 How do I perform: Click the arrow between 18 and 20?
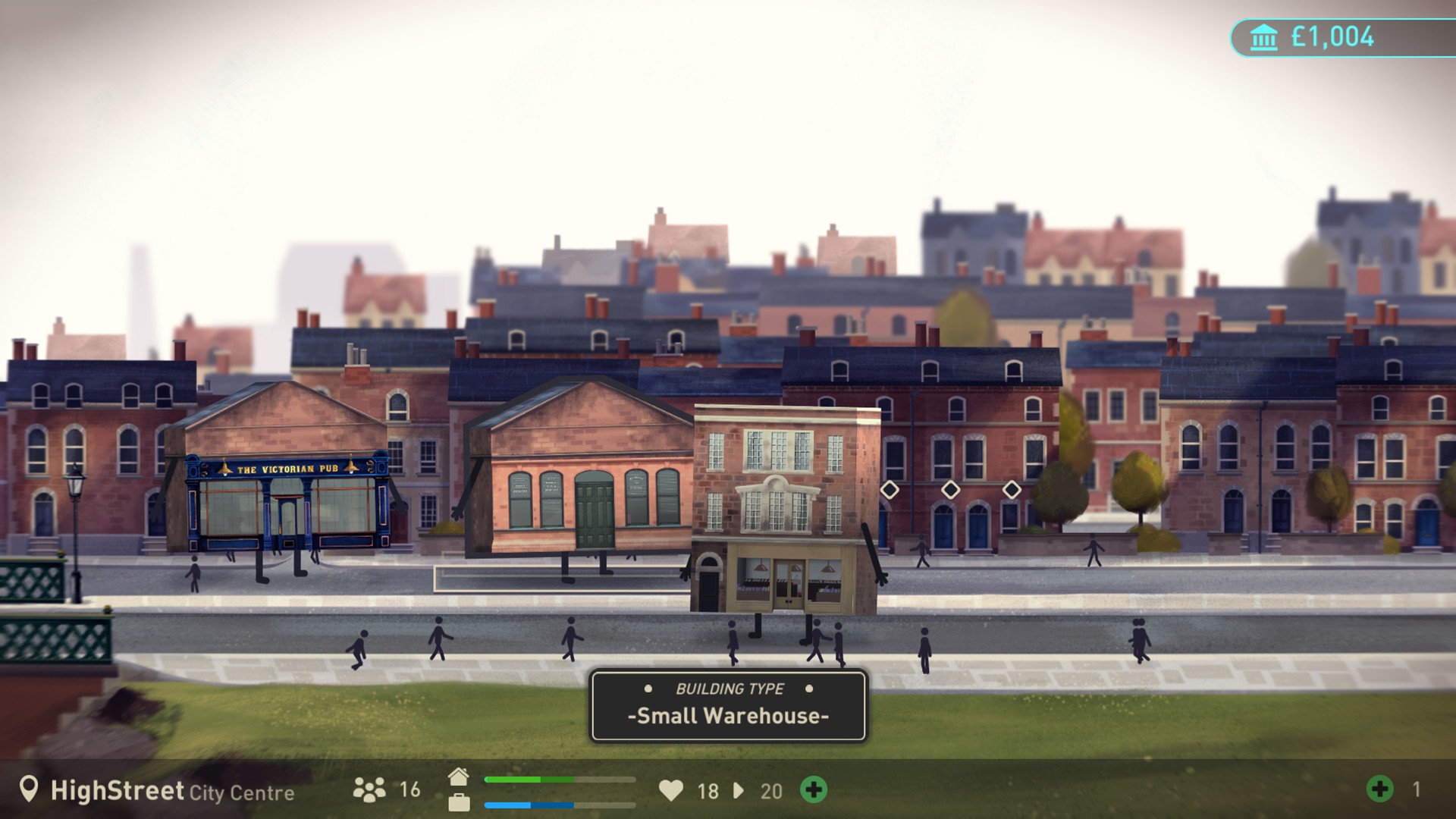click(x=738, y=792)
